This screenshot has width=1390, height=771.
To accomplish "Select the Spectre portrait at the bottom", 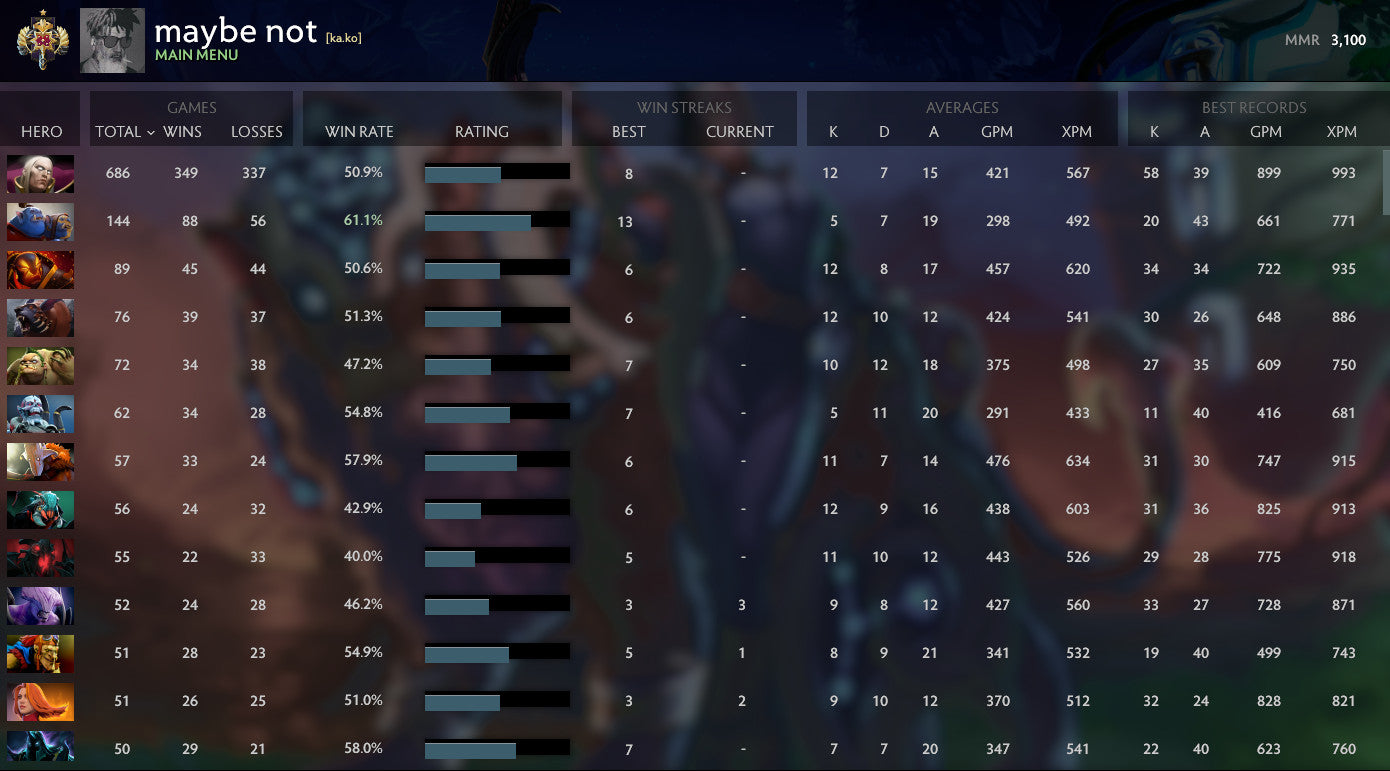I will pyautogui.click(x=40, y=748).
